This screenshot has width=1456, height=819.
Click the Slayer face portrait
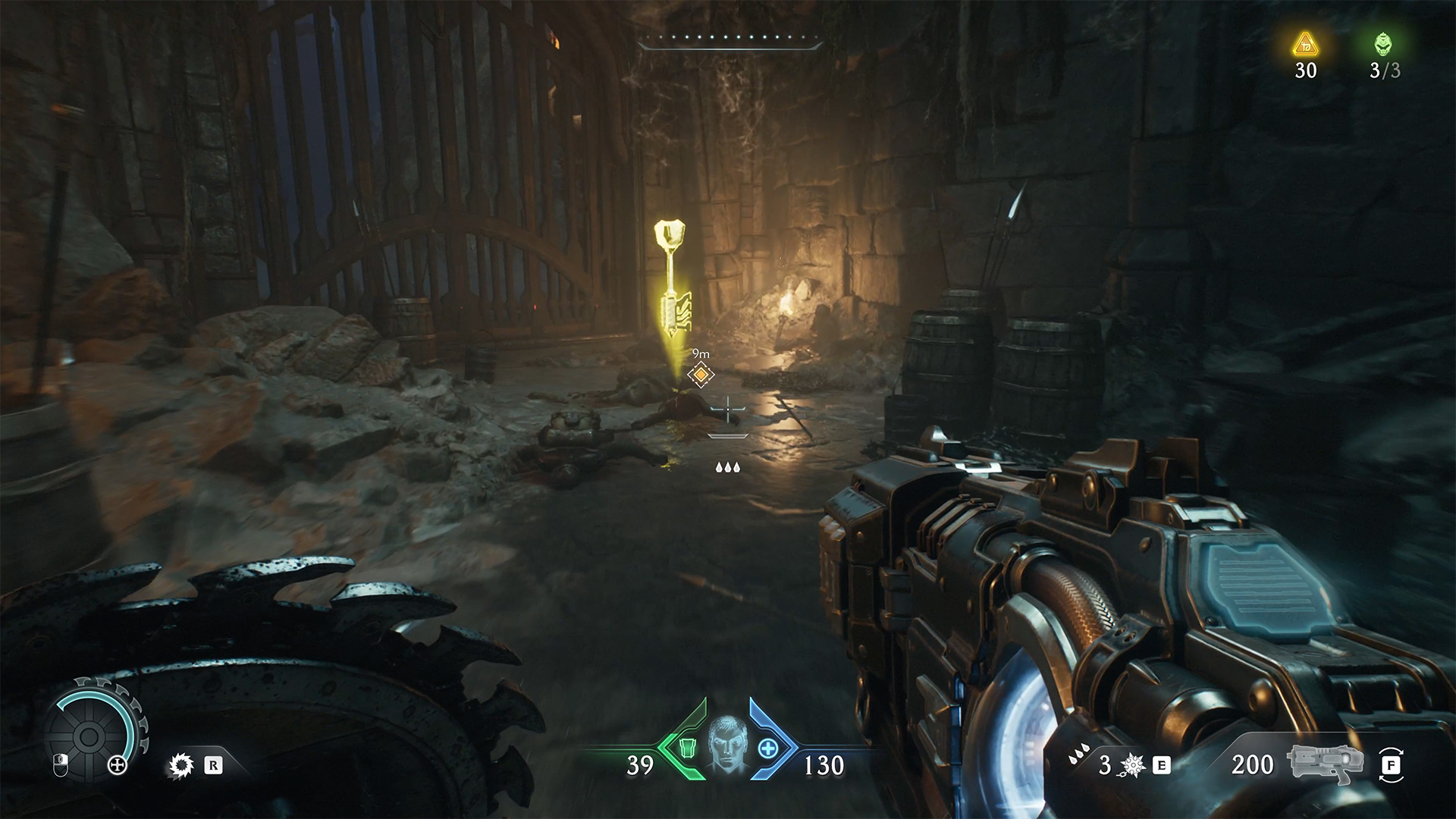click(x=726, y=745)
